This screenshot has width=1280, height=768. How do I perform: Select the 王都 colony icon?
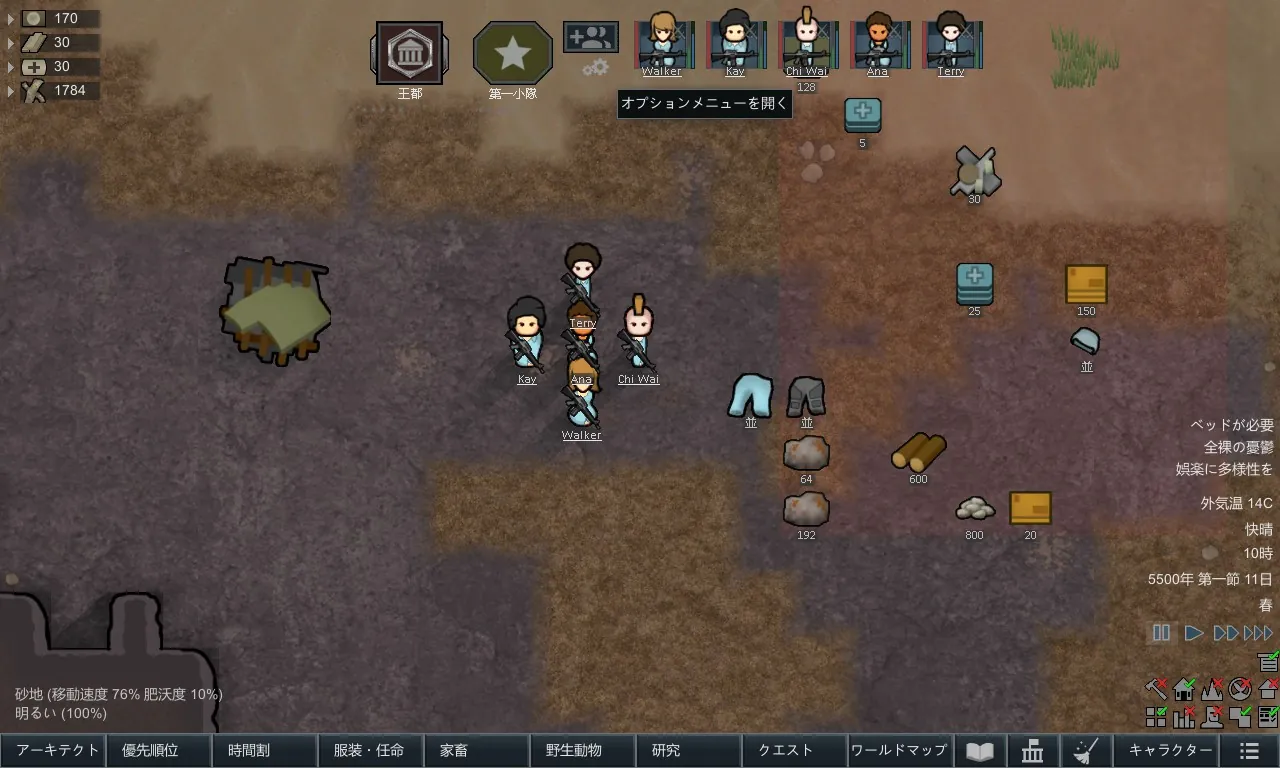(x=410, y=53)
